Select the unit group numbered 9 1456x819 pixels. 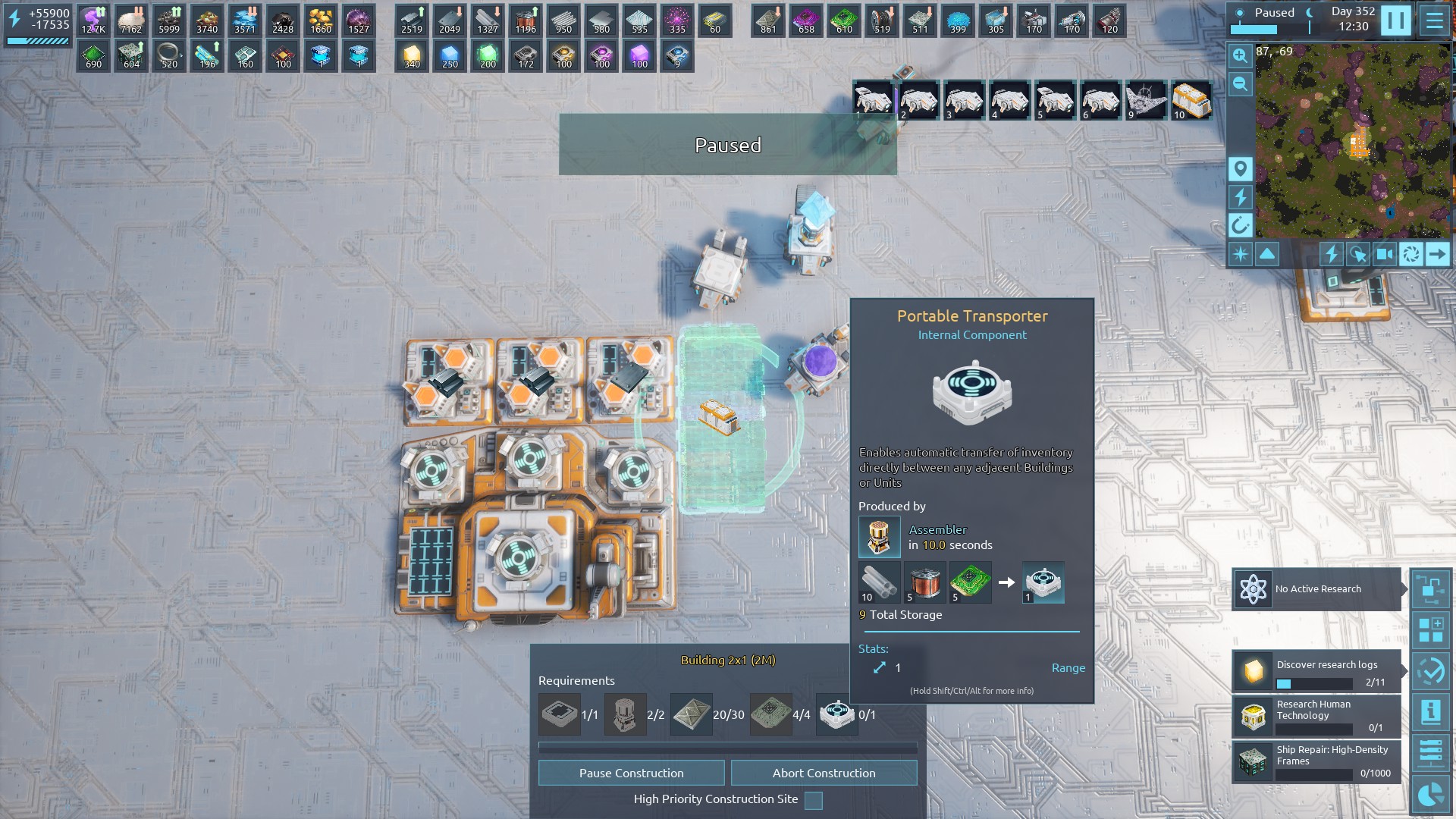1146,100
